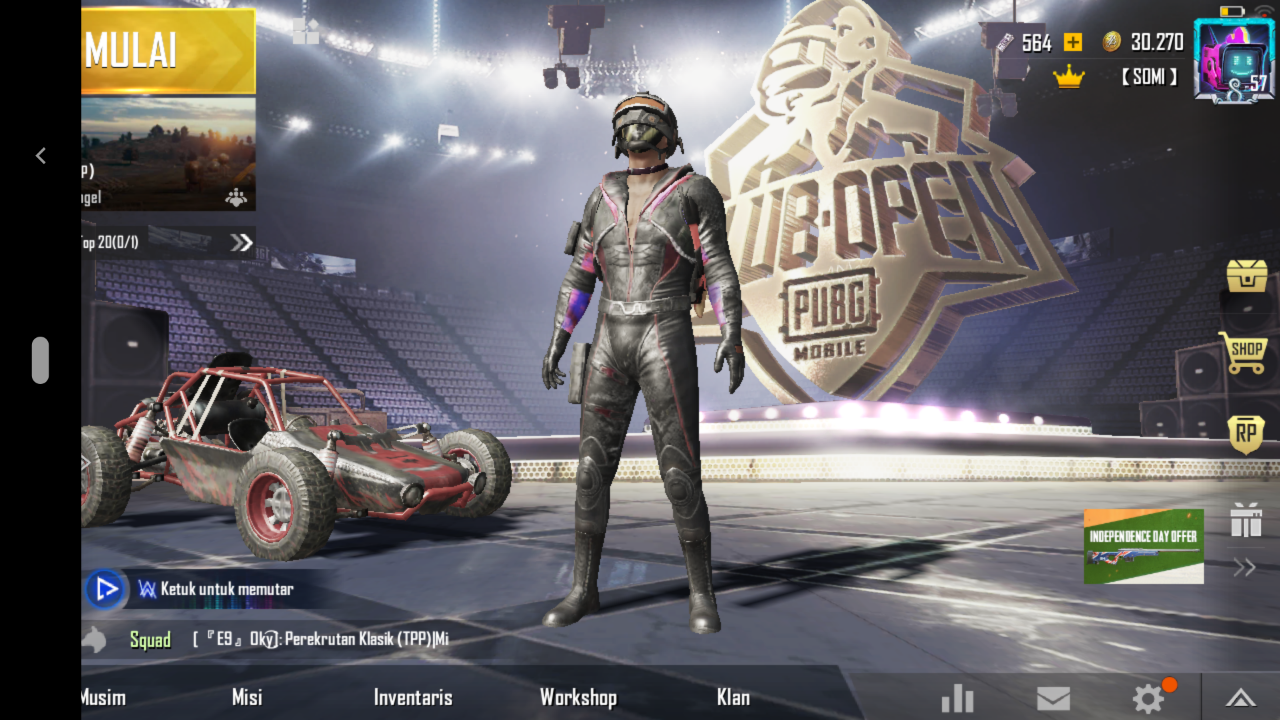Open the player profile avatar
The width and height of the screenshot is (1280, 720).
[1233, 62]
